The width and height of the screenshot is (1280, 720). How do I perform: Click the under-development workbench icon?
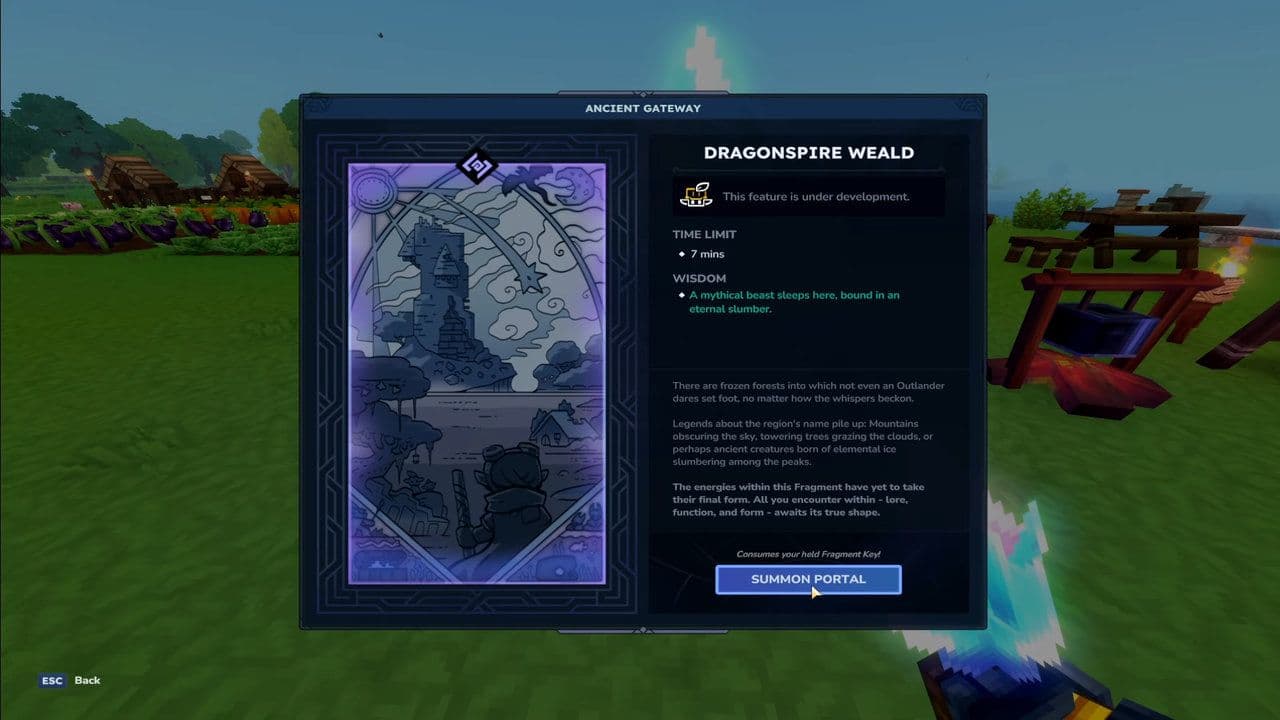click(696, 196)
